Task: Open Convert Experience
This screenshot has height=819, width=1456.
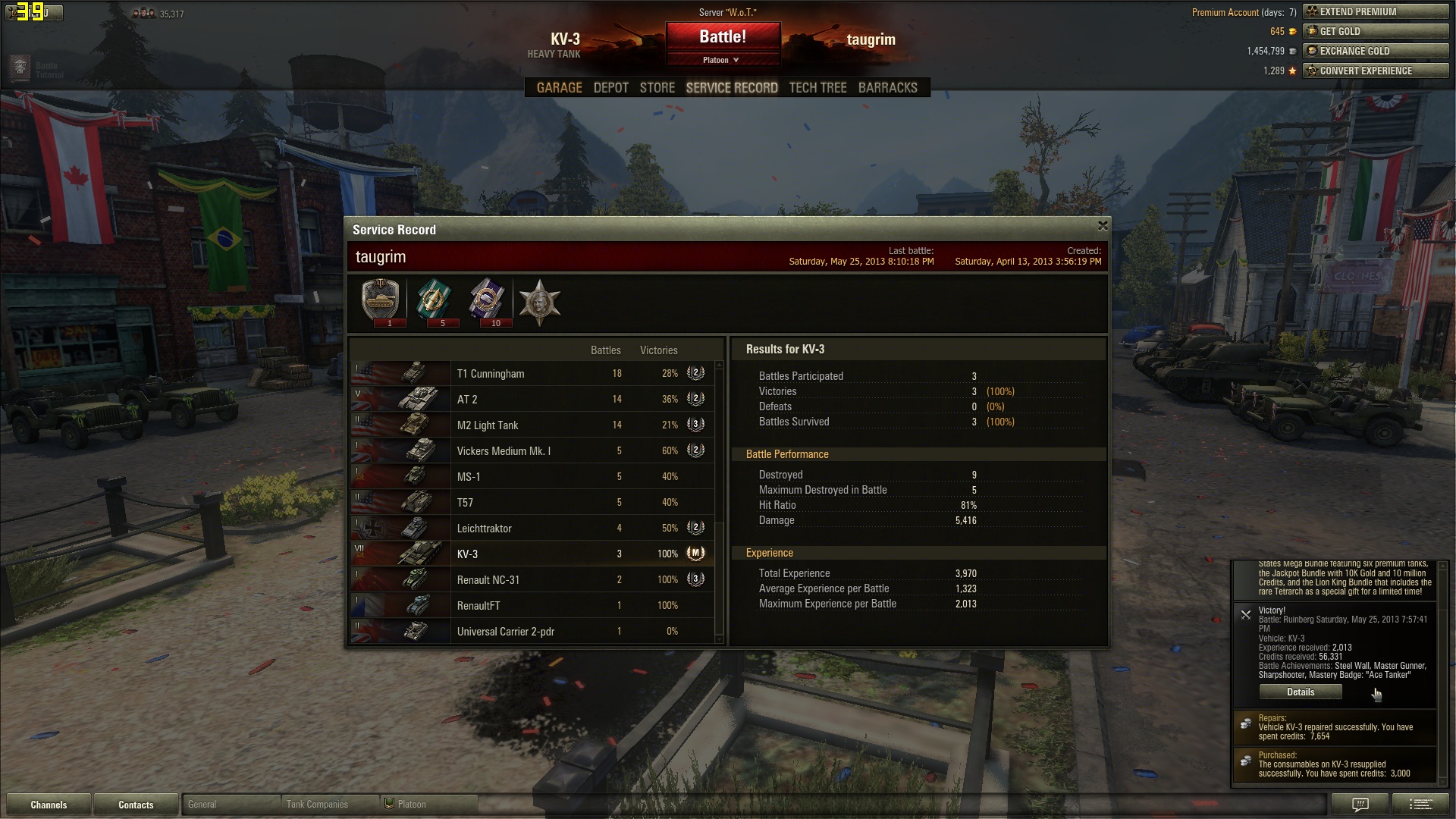Action: 1375,71
